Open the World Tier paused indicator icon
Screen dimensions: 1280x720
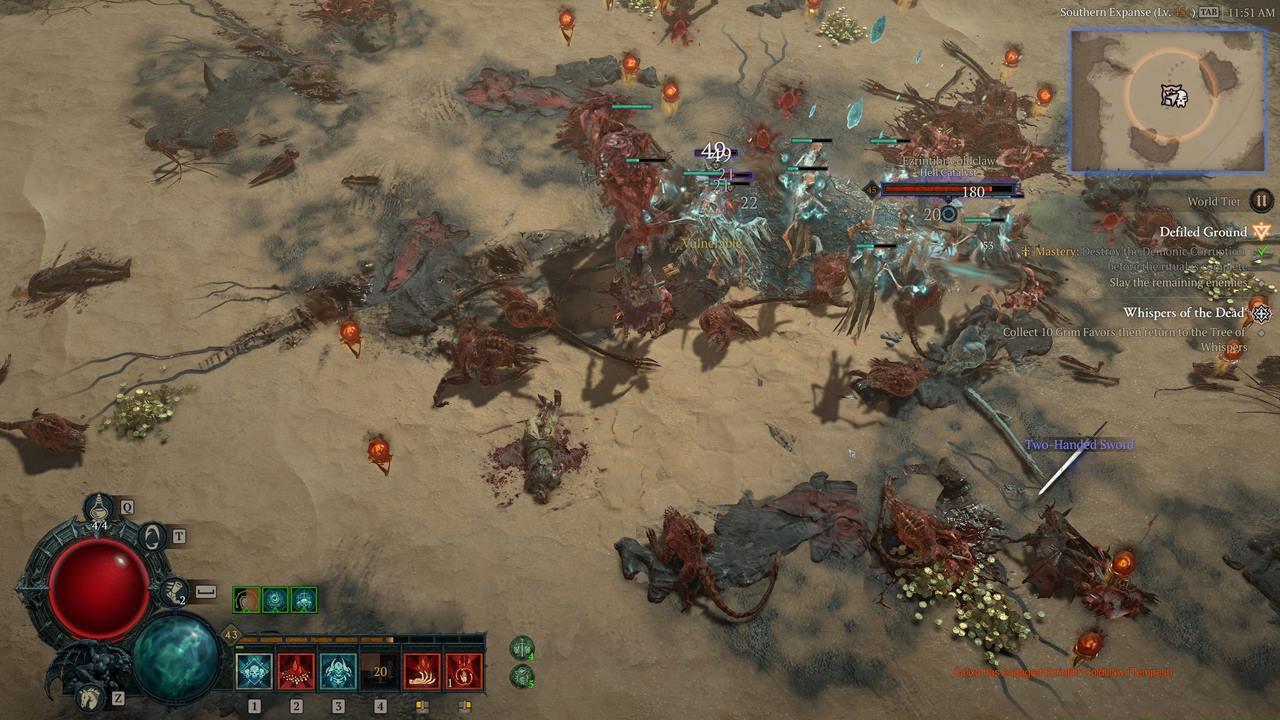point(1261,200)
